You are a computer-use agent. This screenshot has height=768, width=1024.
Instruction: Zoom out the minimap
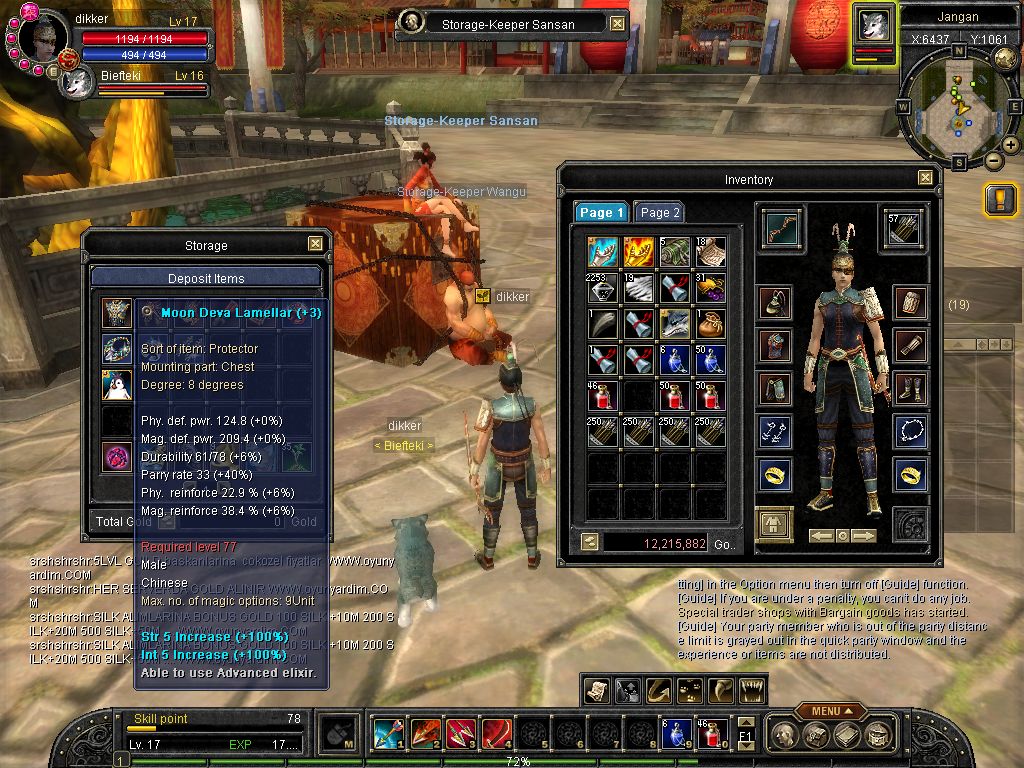993,160
